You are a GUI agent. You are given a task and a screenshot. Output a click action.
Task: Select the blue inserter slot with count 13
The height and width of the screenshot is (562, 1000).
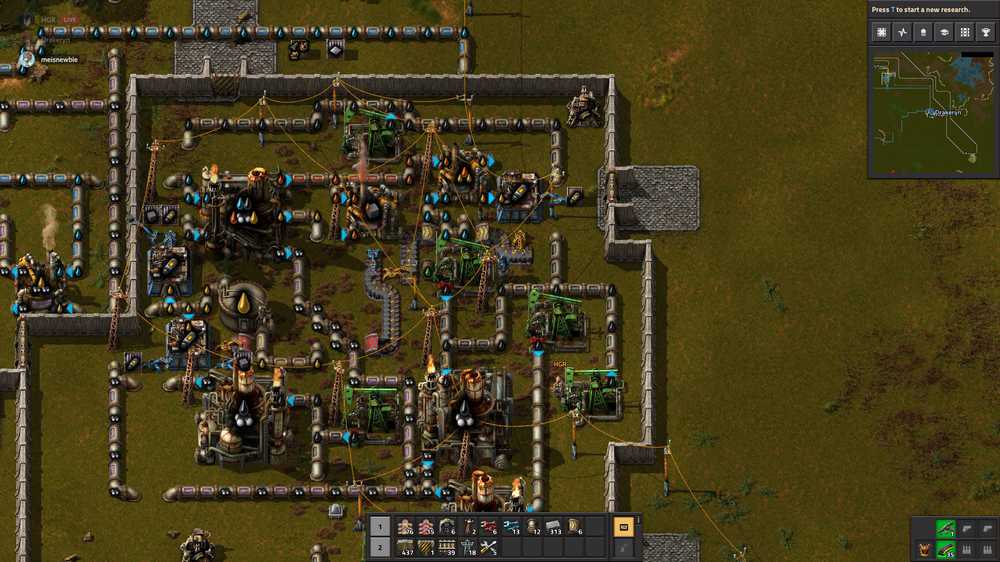pos(510,527)
